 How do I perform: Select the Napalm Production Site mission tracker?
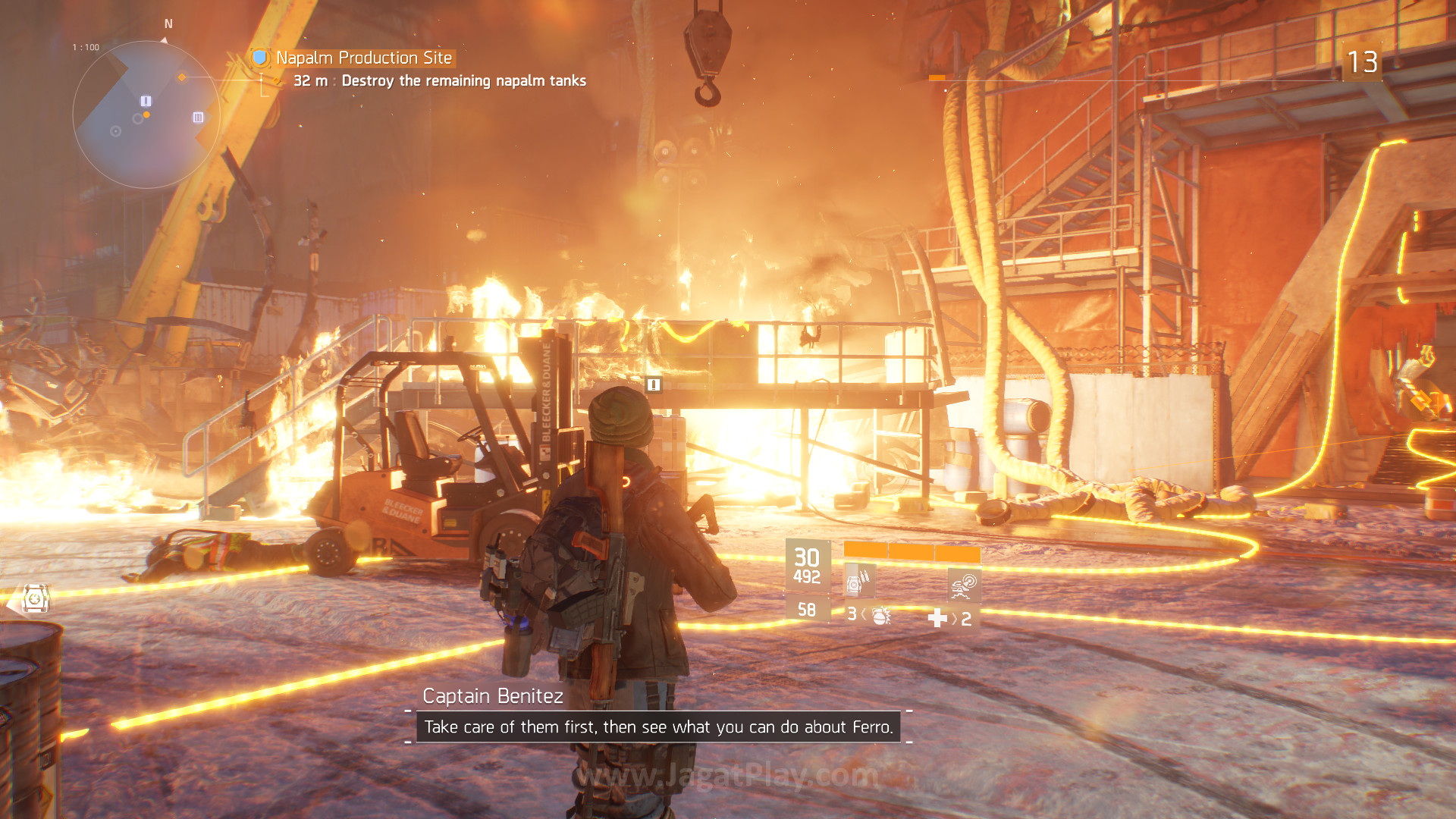(363, 58)
